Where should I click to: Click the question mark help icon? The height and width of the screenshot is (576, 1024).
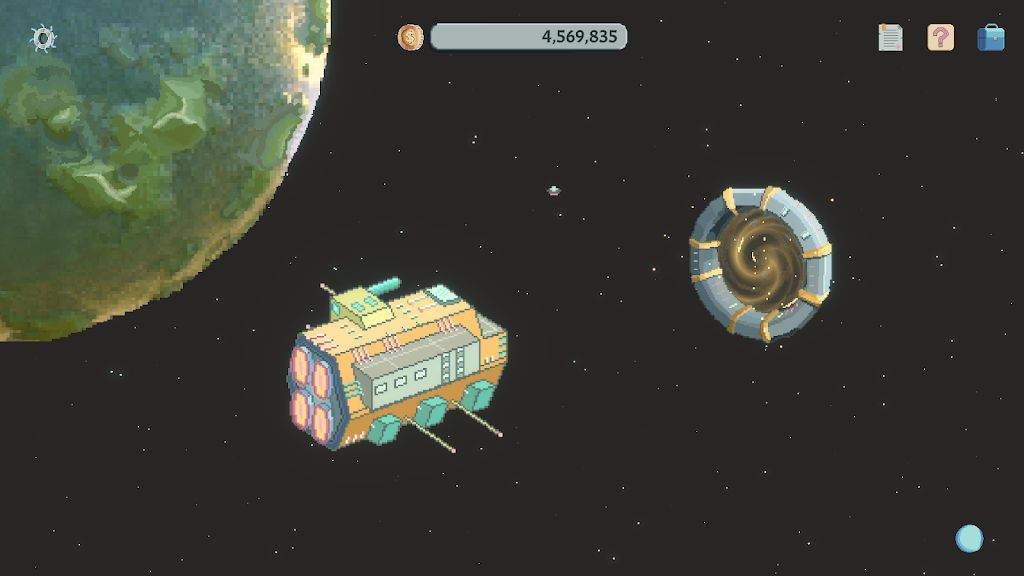(x=940, y=38)
